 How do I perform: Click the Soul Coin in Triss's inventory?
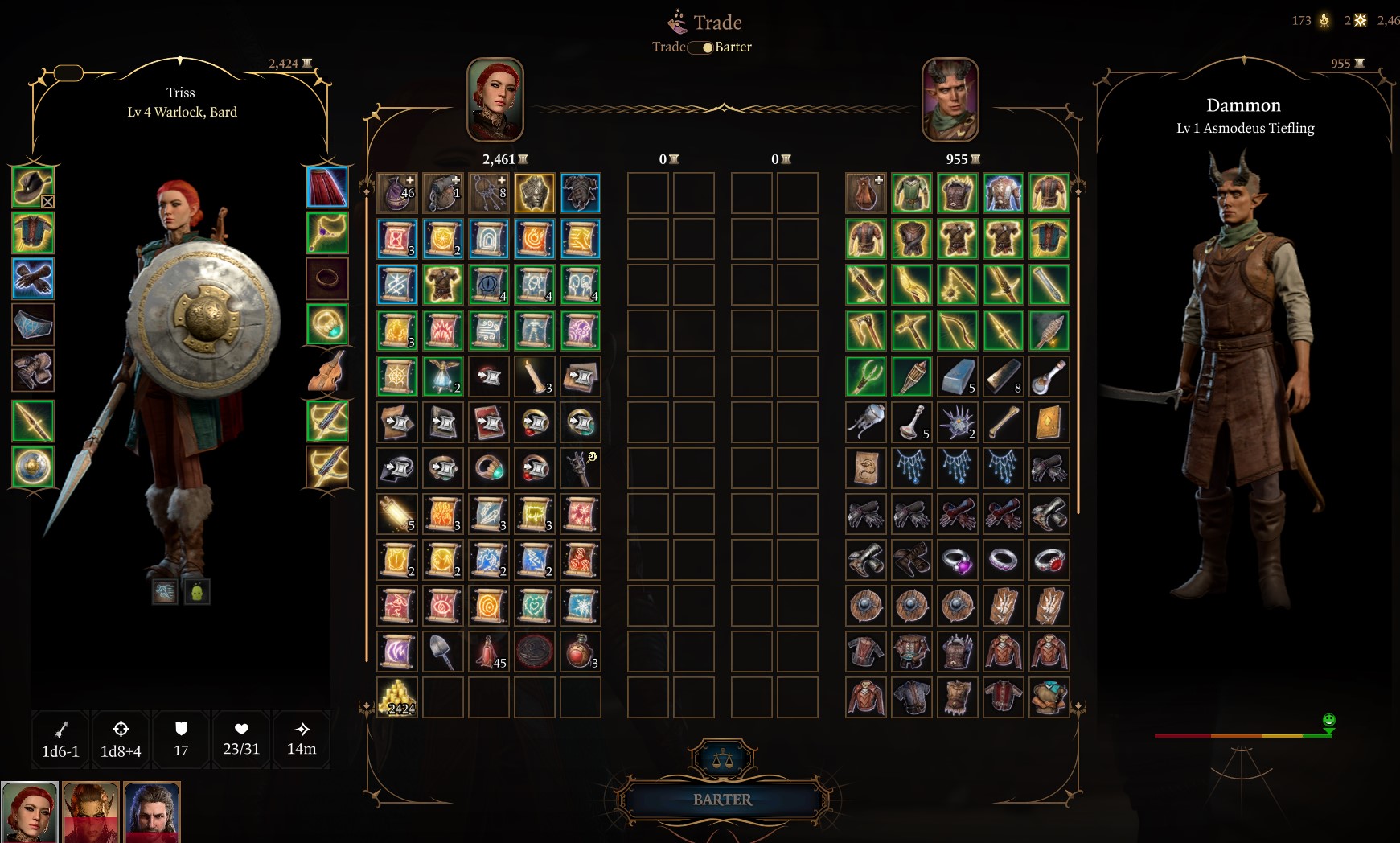536,652
